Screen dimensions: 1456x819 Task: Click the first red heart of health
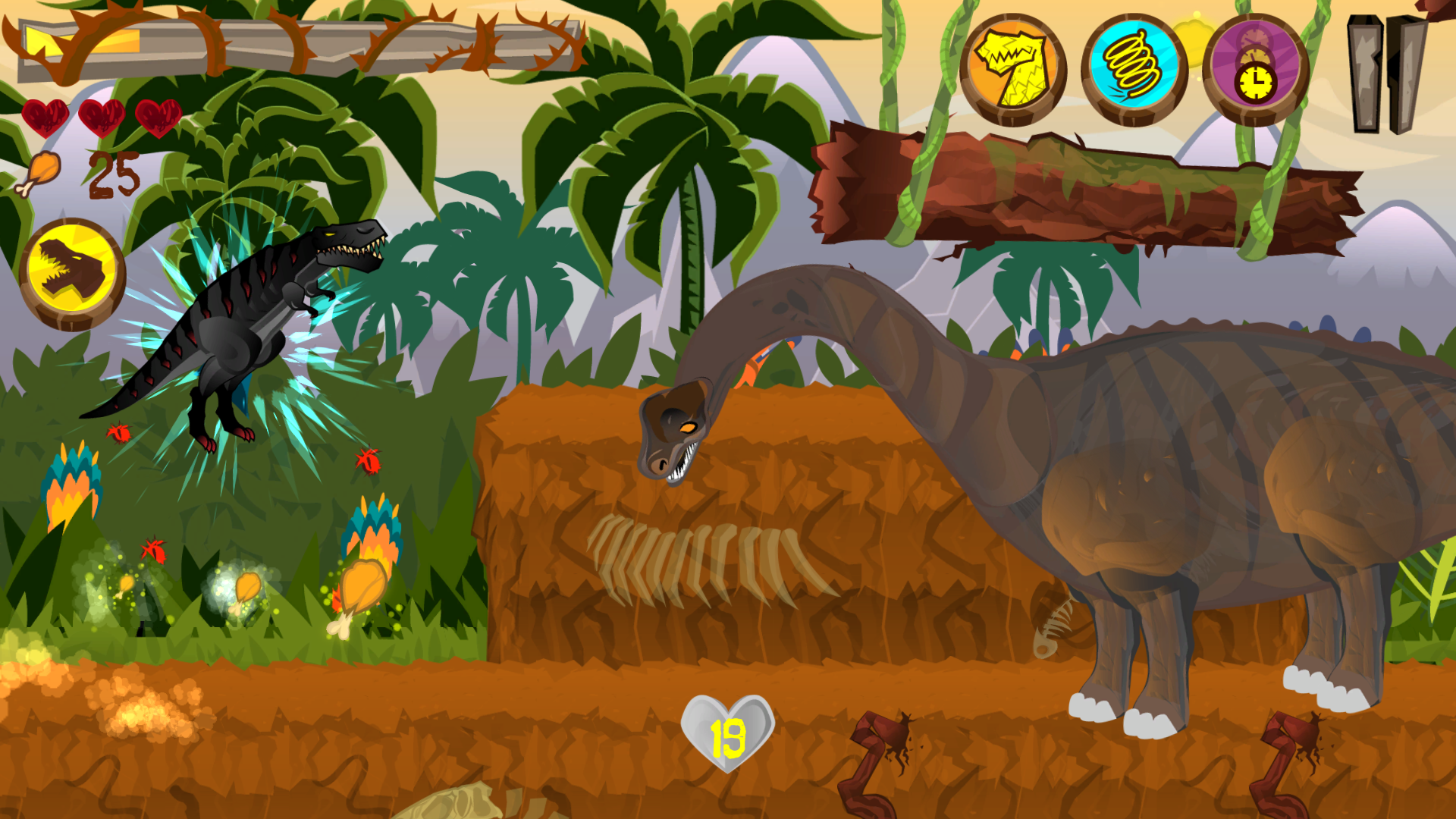click(45, 118)
